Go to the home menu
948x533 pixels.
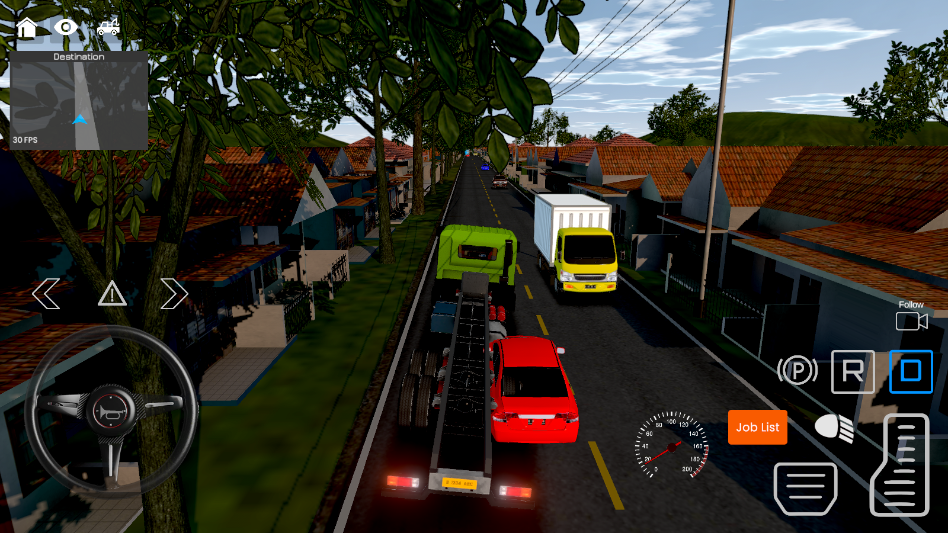(x=27, y=27)
